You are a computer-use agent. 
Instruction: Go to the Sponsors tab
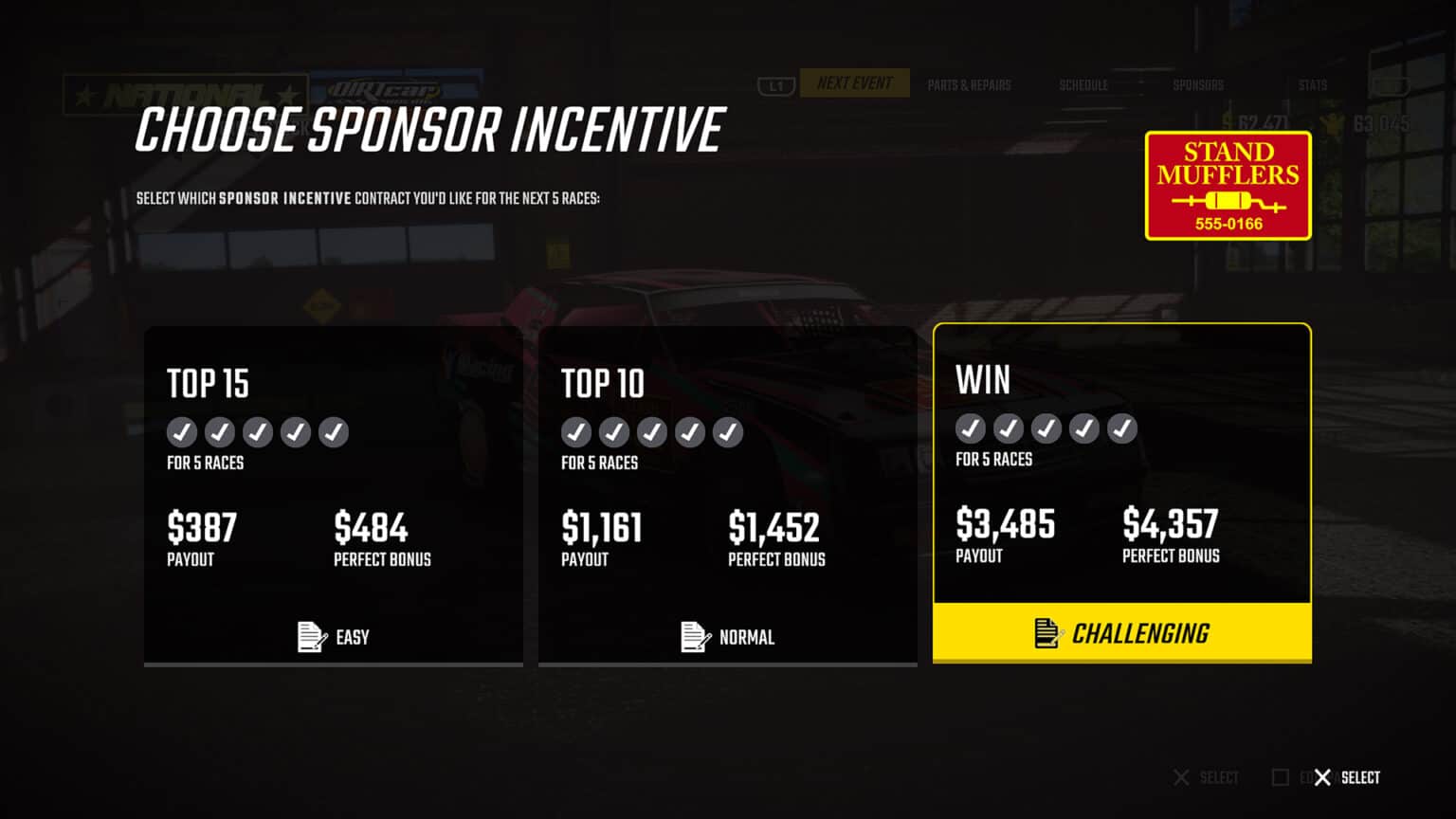click(x=1198, y=85)
